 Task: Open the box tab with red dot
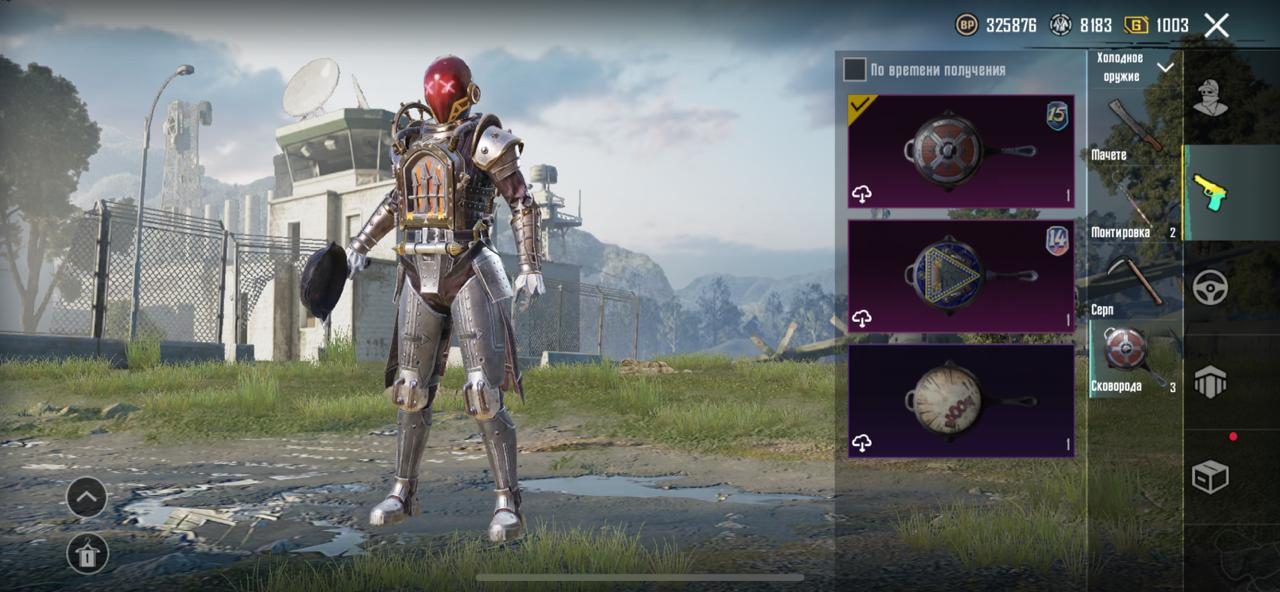point(1210,476)
